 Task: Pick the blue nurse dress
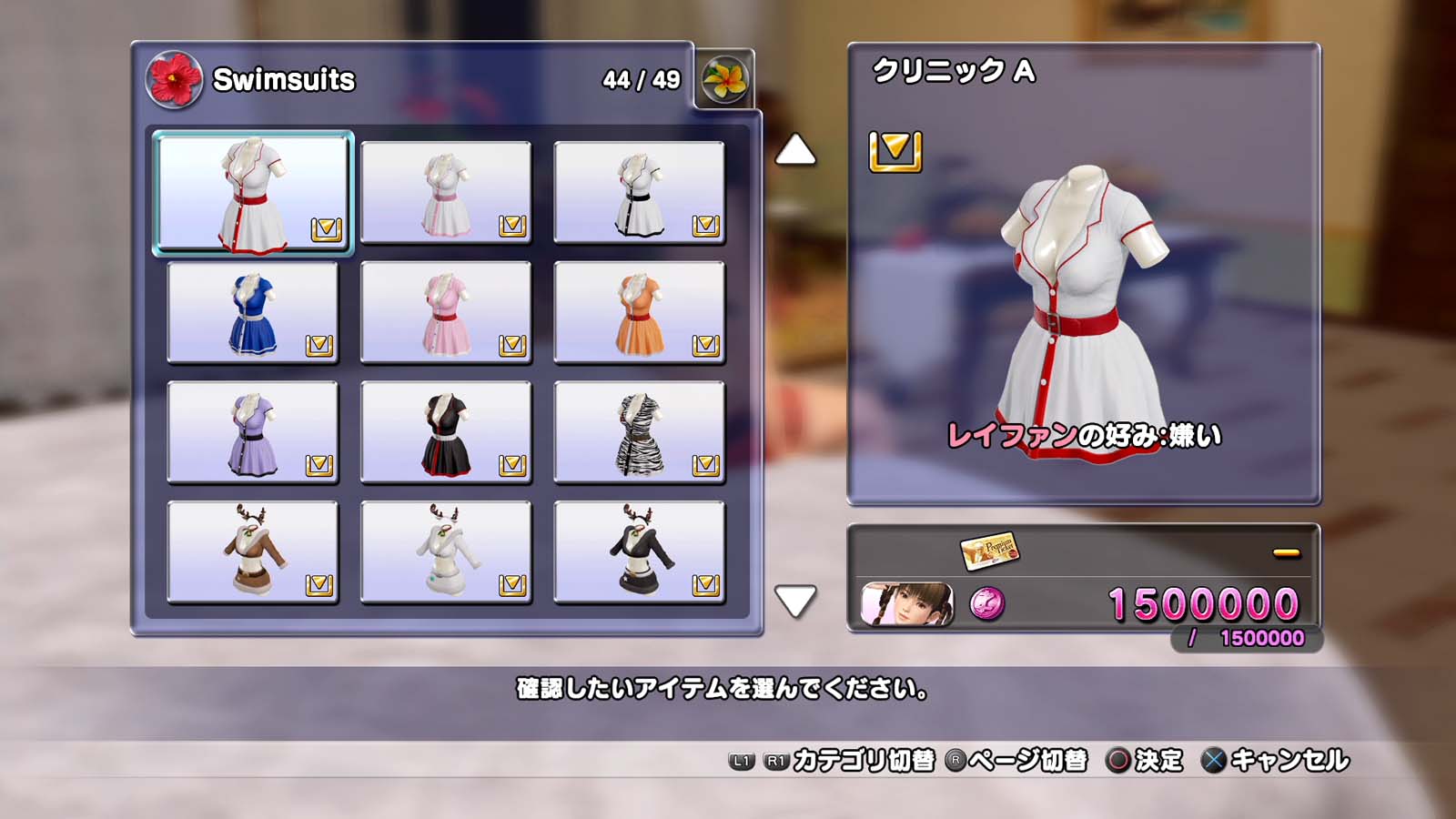click(253, 313)
